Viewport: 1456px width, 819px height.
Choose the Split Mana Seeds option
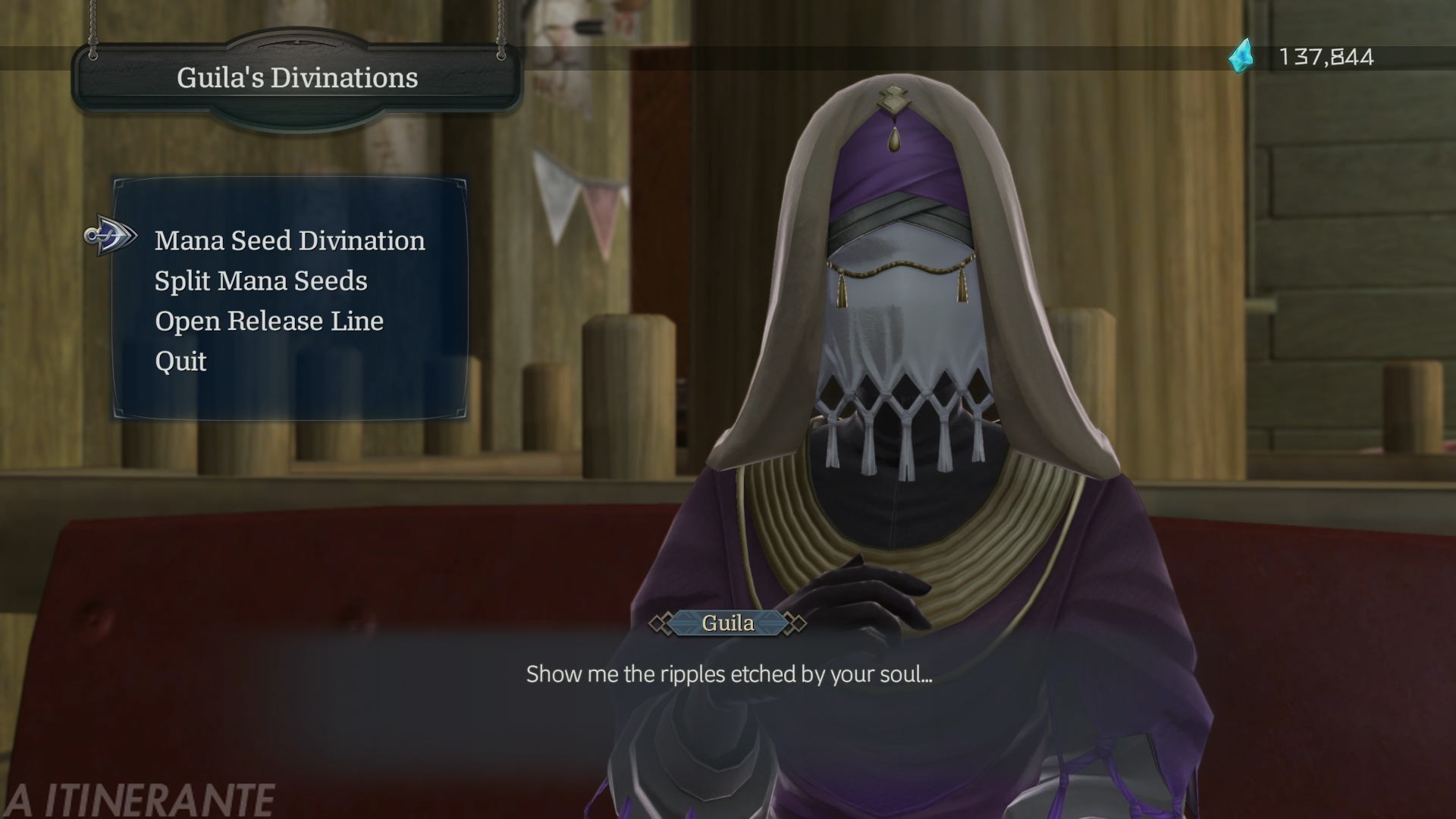click(261, 281)
